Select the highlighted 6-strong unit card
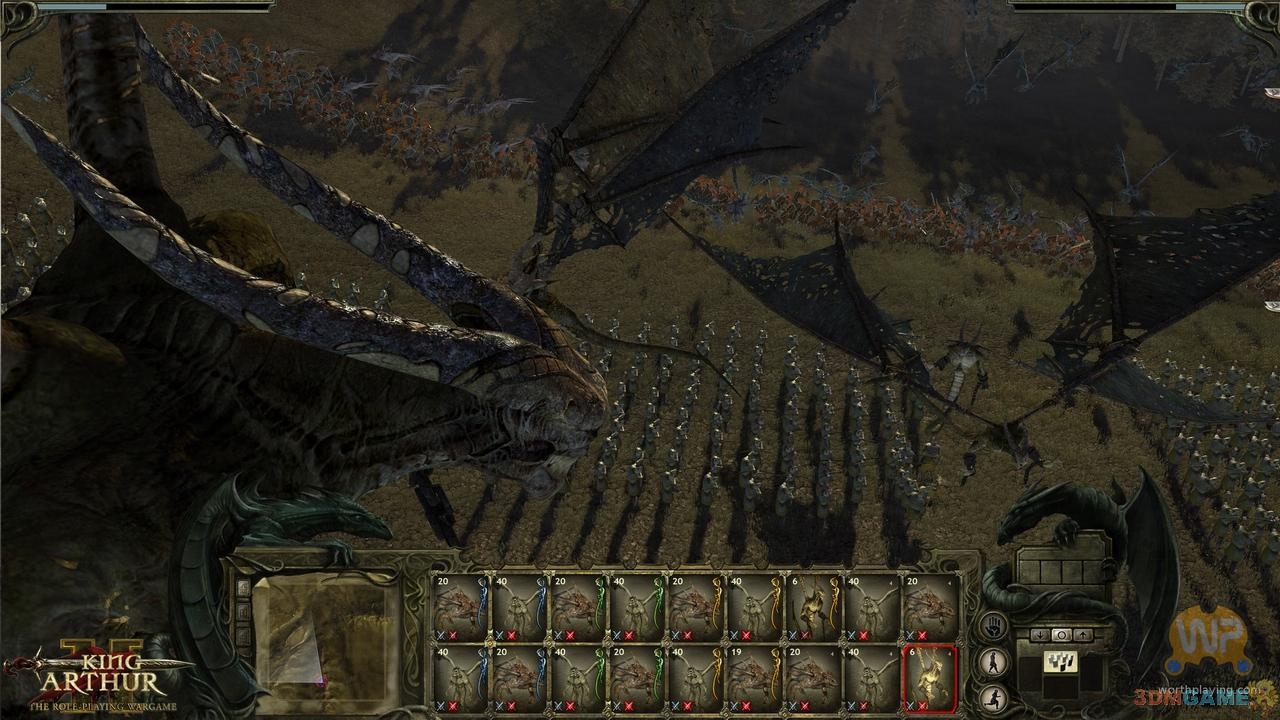1280x720 pixels. click(x=930, y=676)
